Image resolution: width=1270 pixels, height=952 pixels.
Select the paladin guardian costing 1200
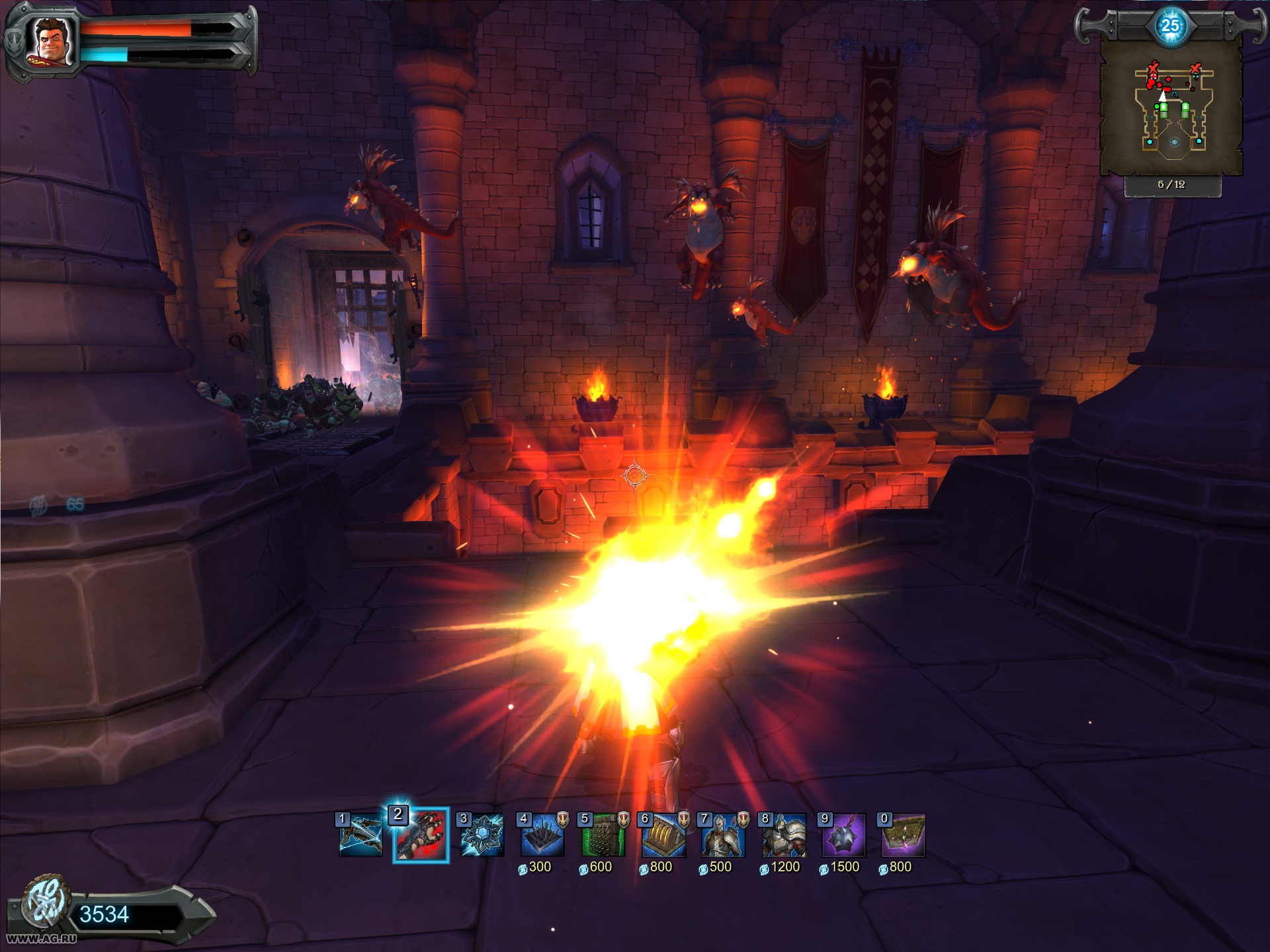click(x=784, y=836)
